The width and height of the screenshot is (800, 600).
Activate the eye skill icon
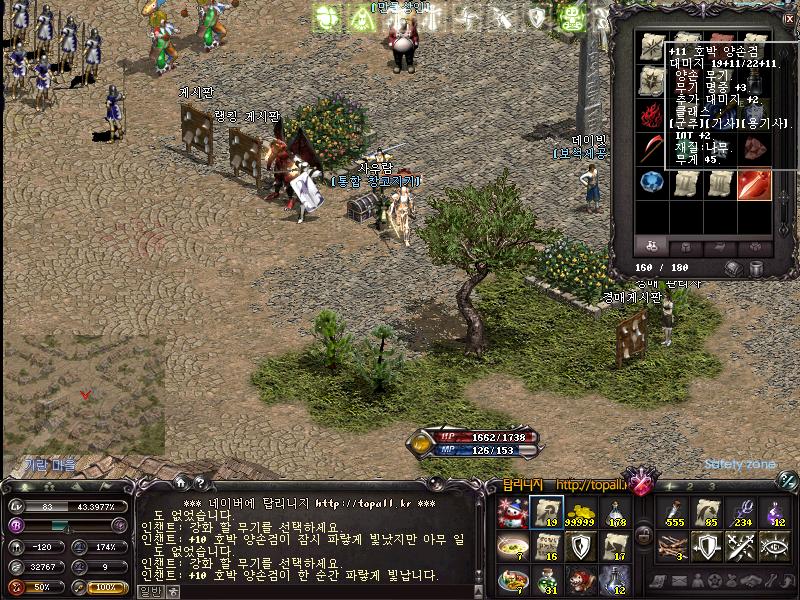click(777, 546)
